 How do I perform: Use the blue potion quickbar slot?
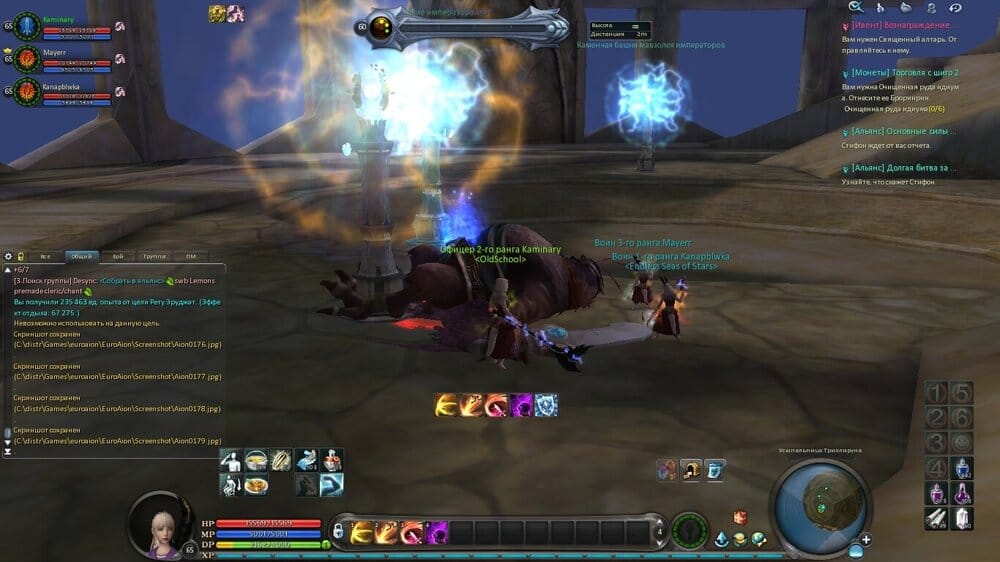pyautogui.click(x=961, y=468)
